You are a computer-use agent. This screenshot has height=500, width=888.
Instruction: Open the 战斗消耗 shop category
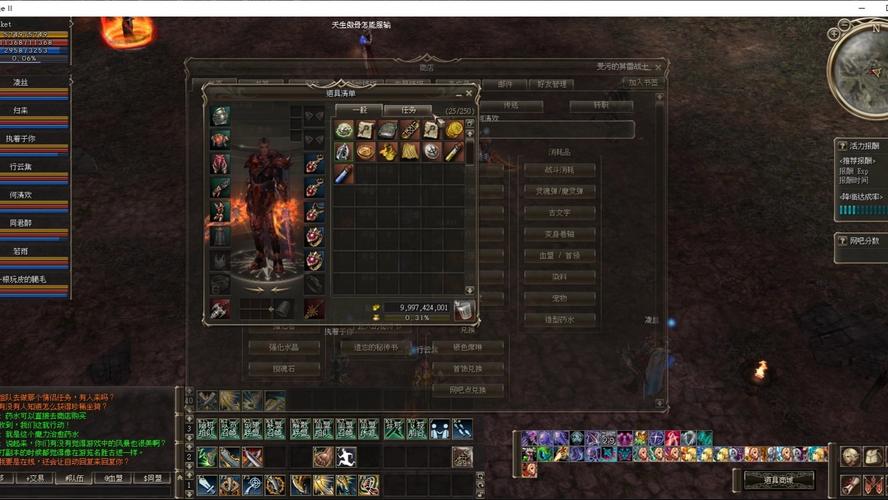coord(559,170)
